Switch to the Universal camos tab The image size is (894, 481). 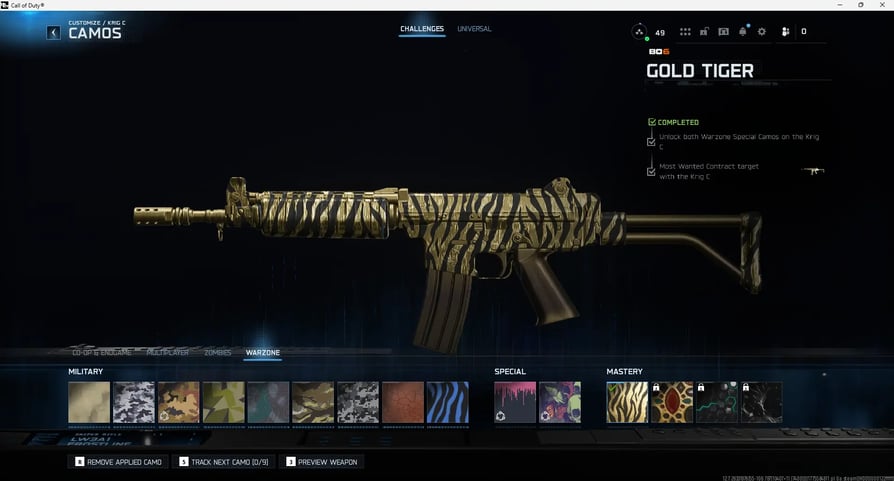[474, 29]
